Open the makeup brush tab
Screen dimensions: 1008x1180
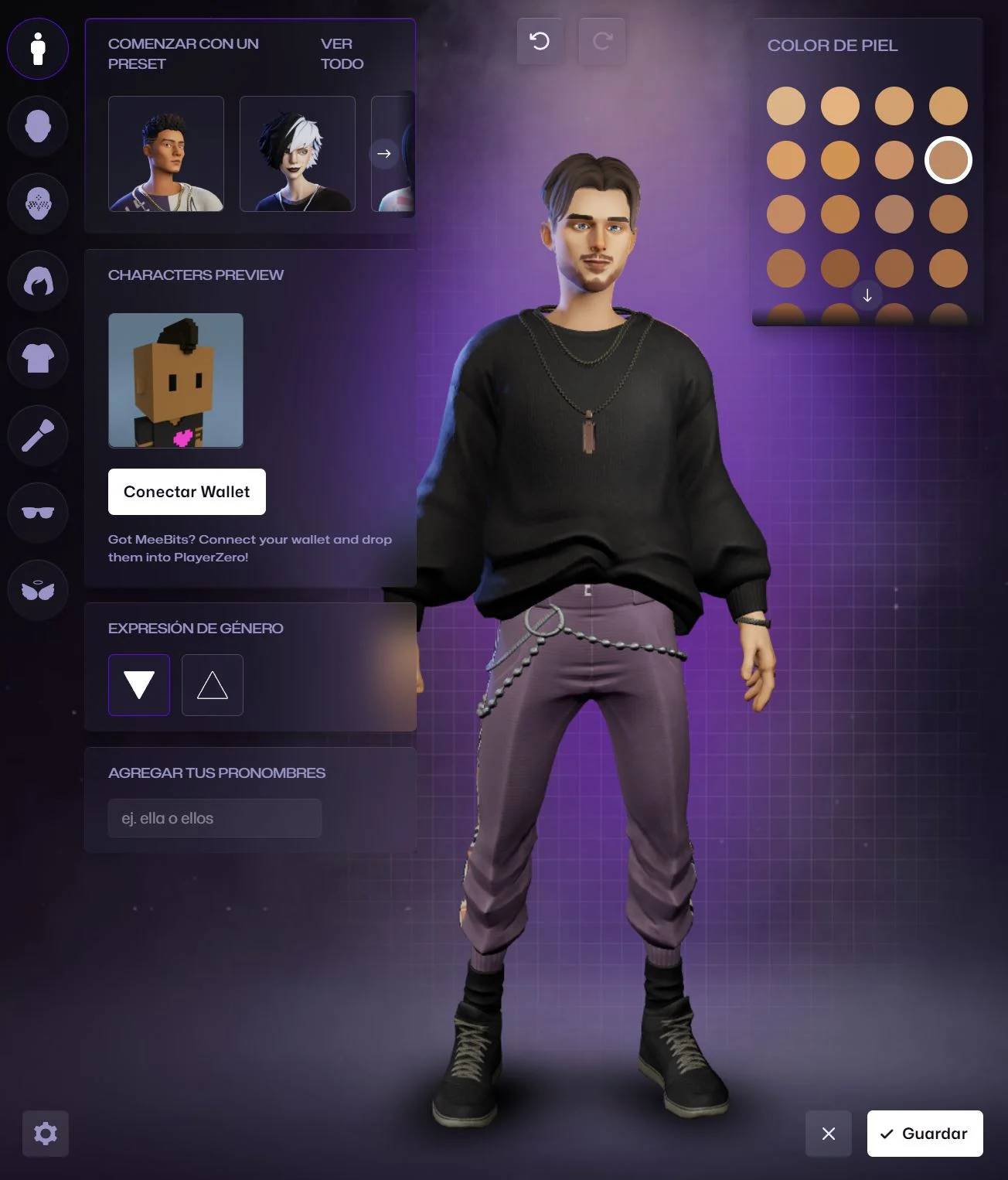(x=38, y=435)
